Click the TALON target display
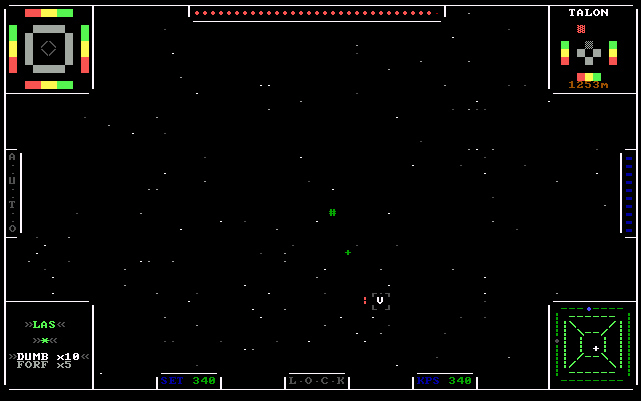 (589, 50)
